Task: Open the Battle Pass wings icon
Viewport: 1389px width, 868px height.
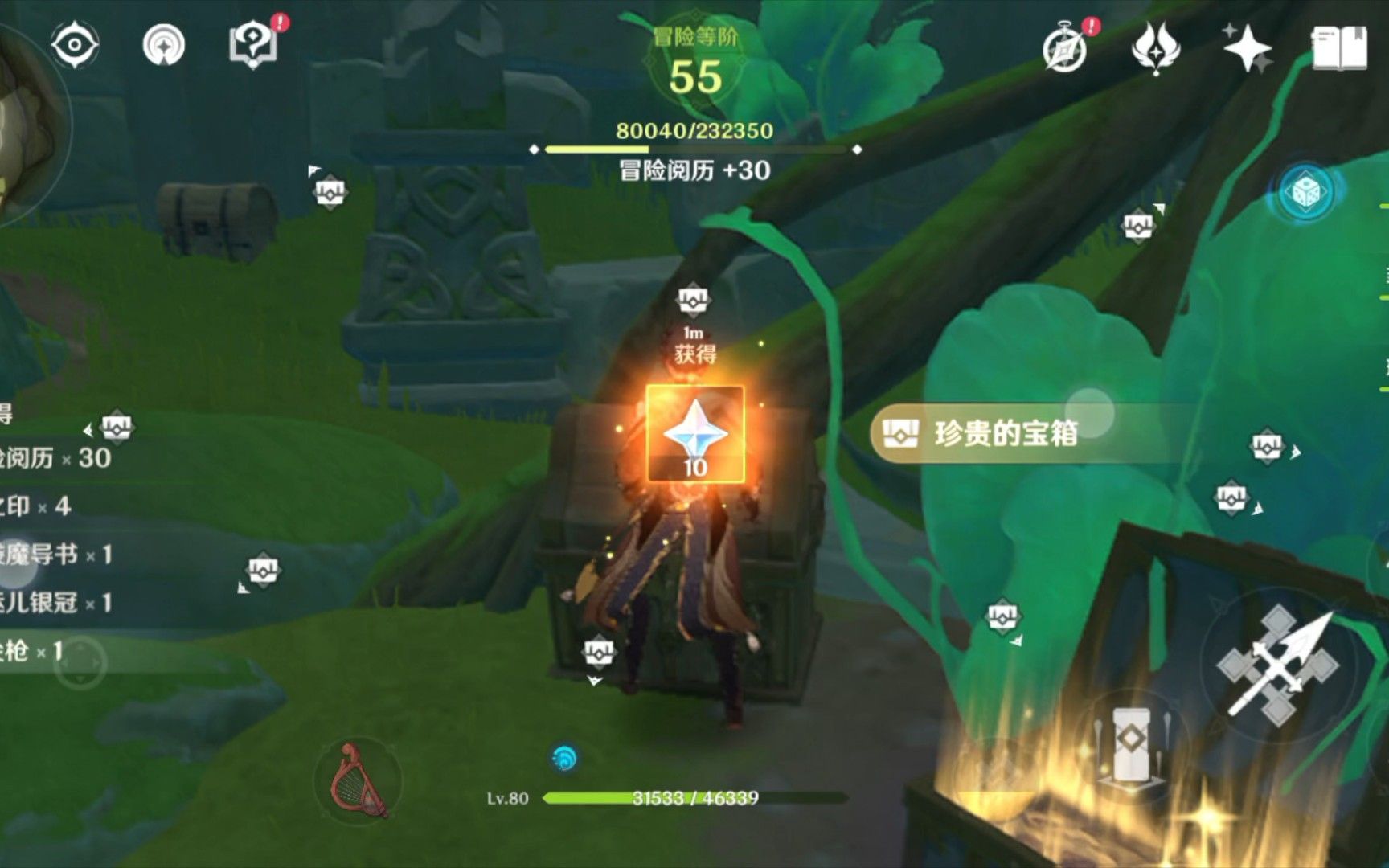Action: click(x=1155, y=50)
